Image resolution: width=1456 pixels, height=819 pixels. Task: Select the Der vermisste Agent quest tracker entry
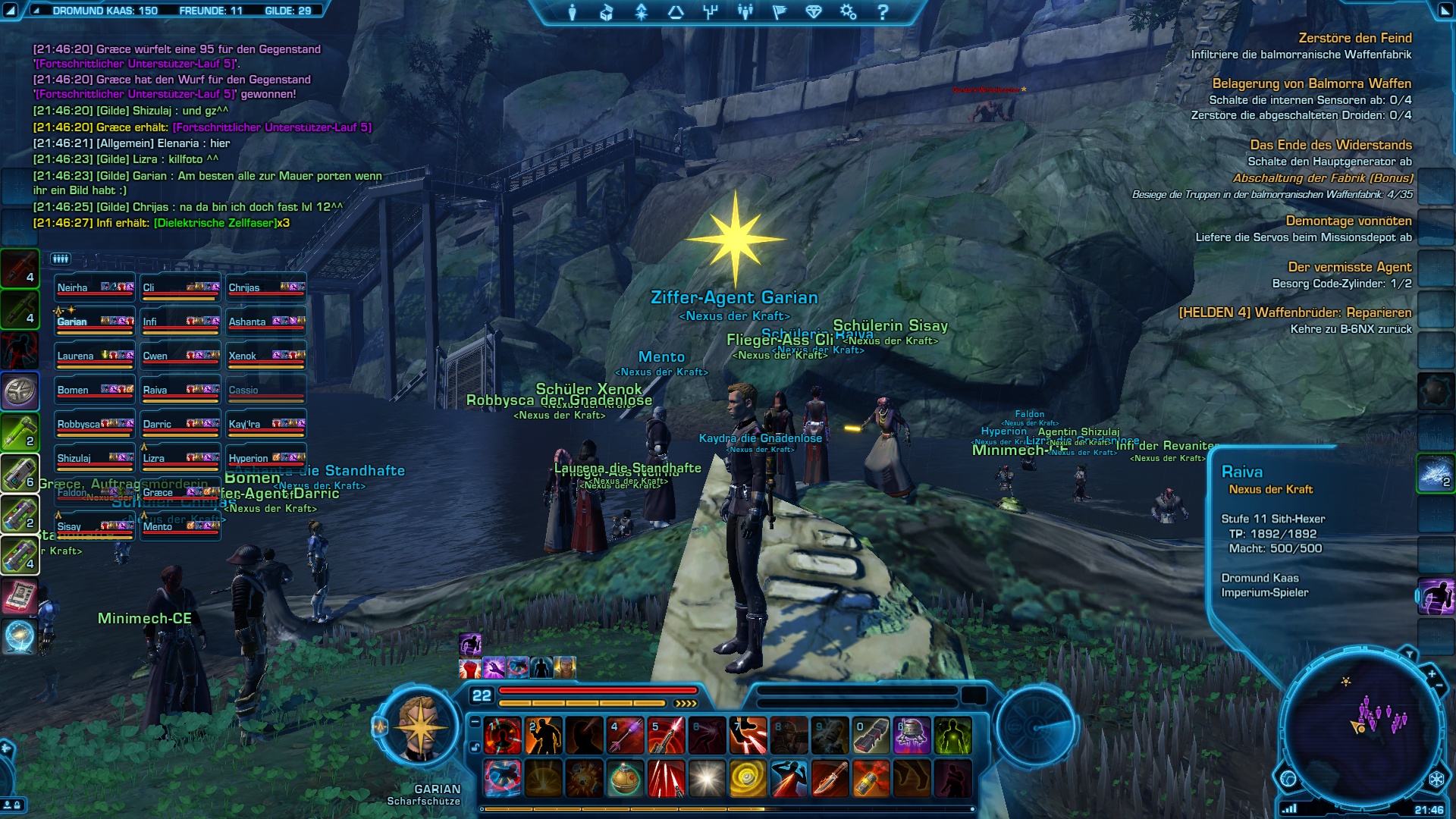pyautogui.click(x=1349, y=267)
